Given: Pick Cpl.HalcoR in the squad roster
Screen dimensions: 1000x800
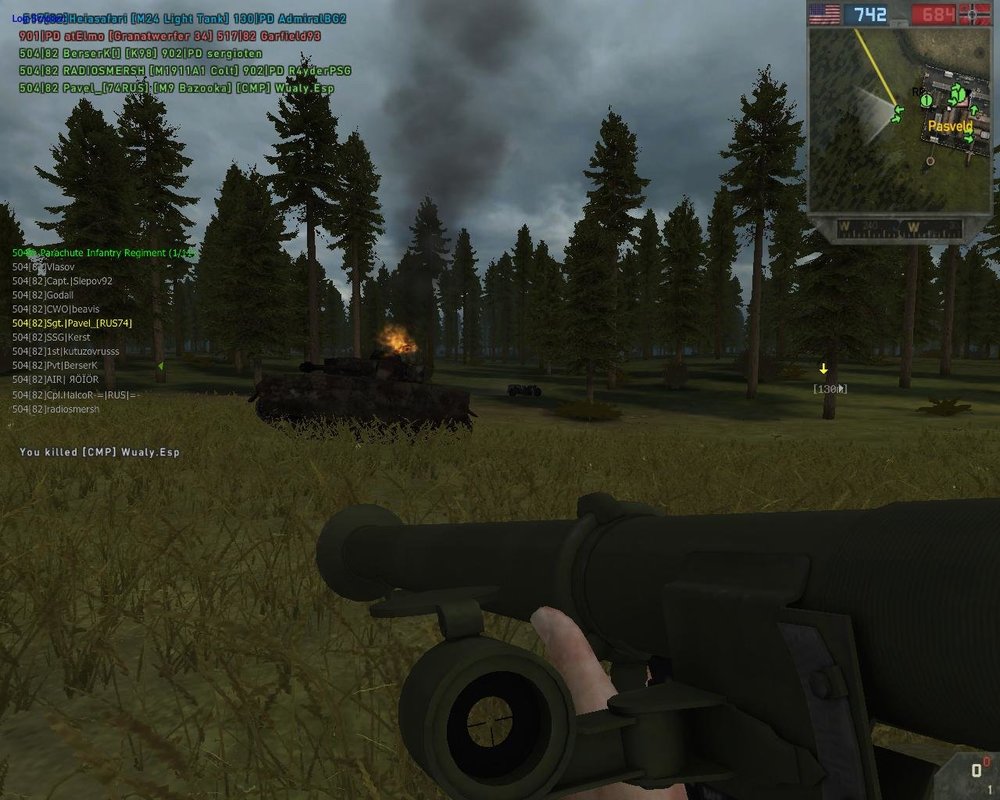Looking at the screenshot, I should (x=76, y=395).
